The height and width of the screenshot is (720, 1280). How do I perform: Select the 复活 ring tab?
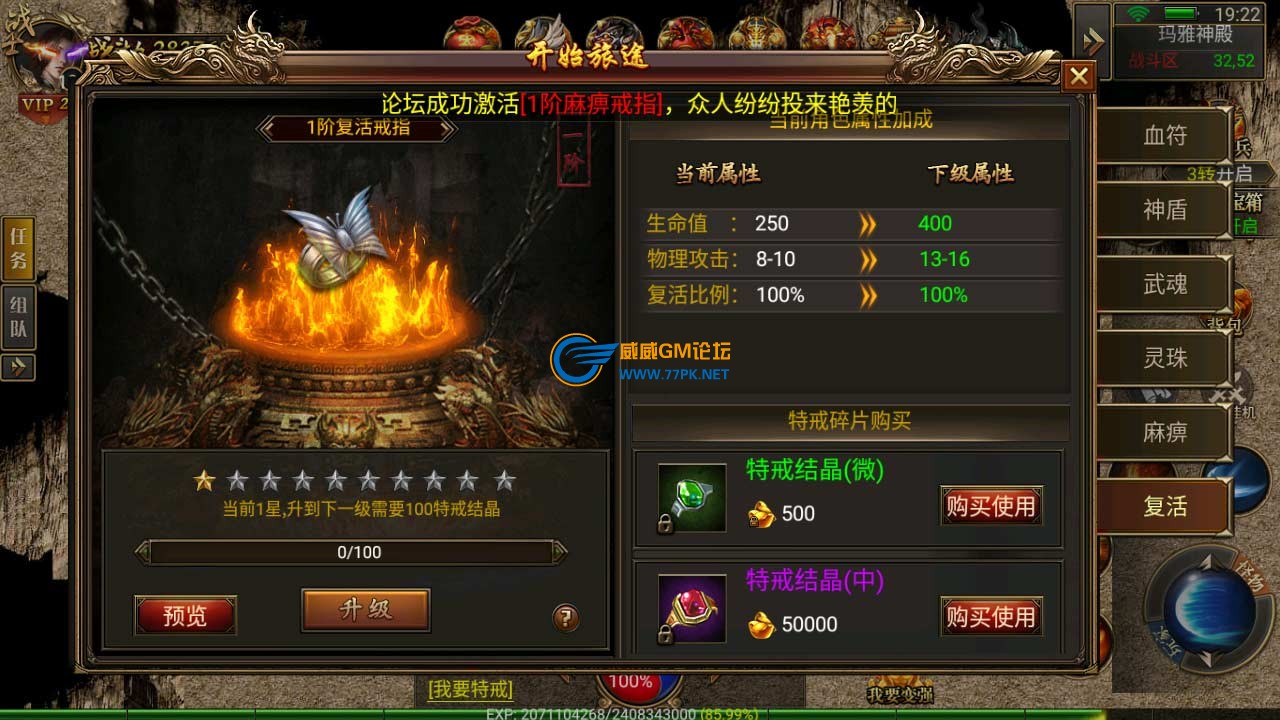tap(1164, 506)
